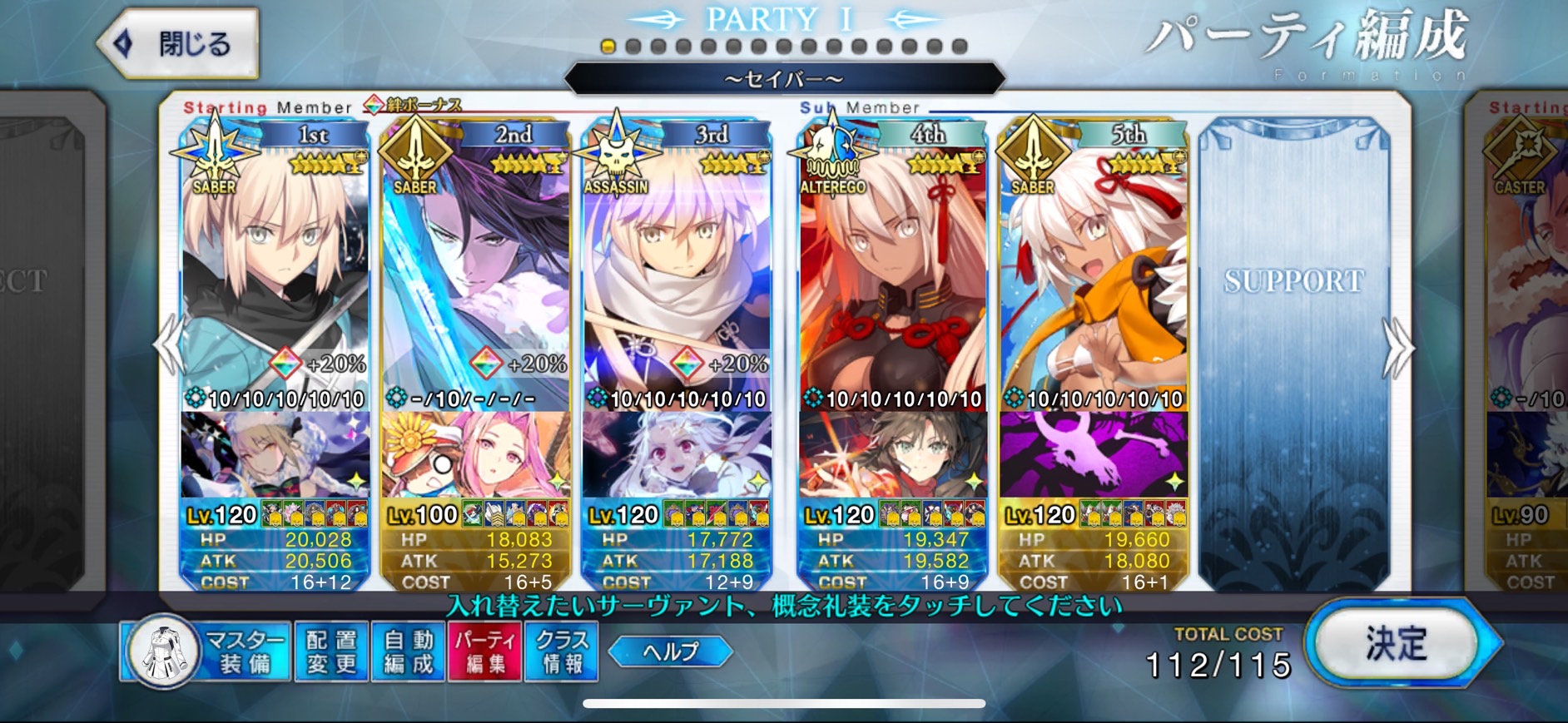Select the 1st slot Saber servant card
Screen dimensions: 1568x723
(275, 266)
